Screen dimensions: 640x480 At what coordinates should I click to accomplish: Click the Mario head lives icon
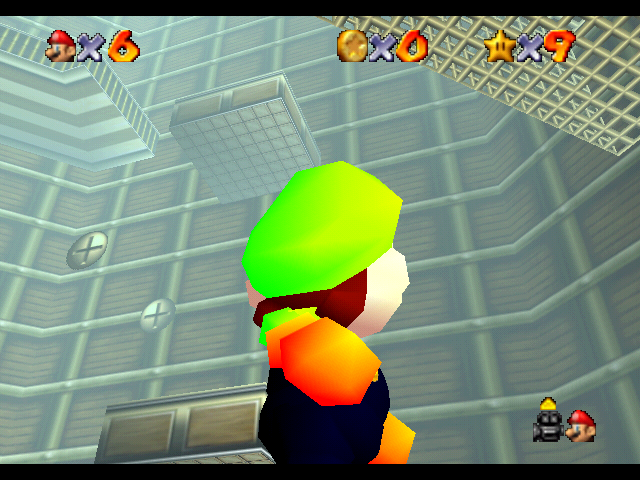(61, 45)
